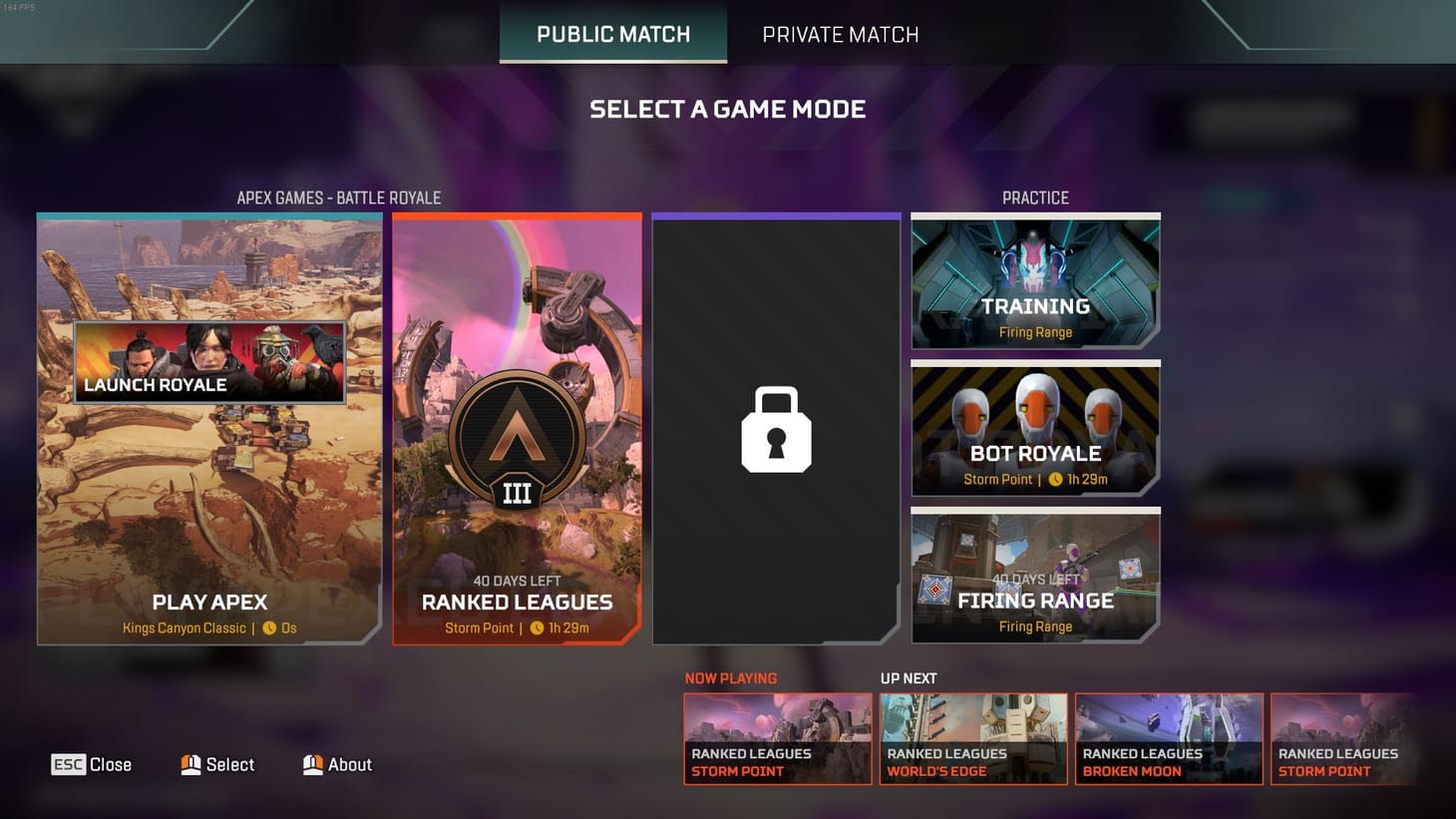Image resolution: width=1456 pixels, height=819 pixels.
Task: Choose the Training practice mode
Action: tap(1035, 282)
